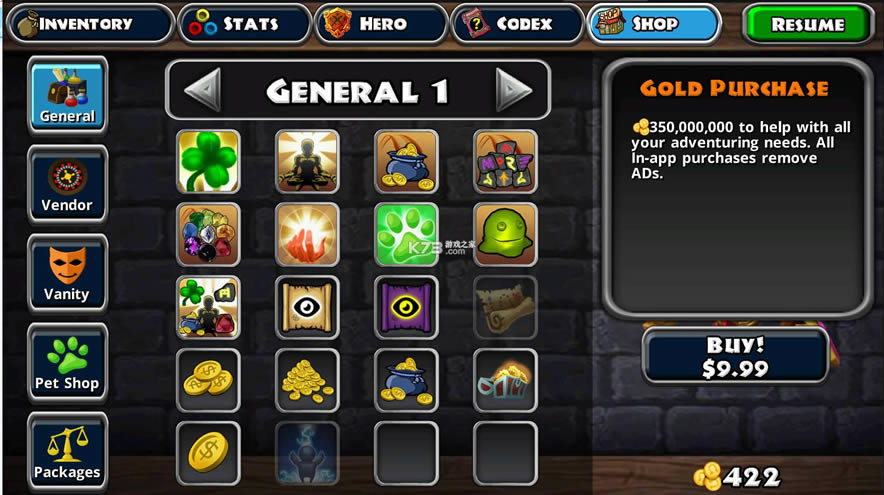This screenshot has width=884, height=495.
Task: Click the green Resume button
Action: coord(807,24)
